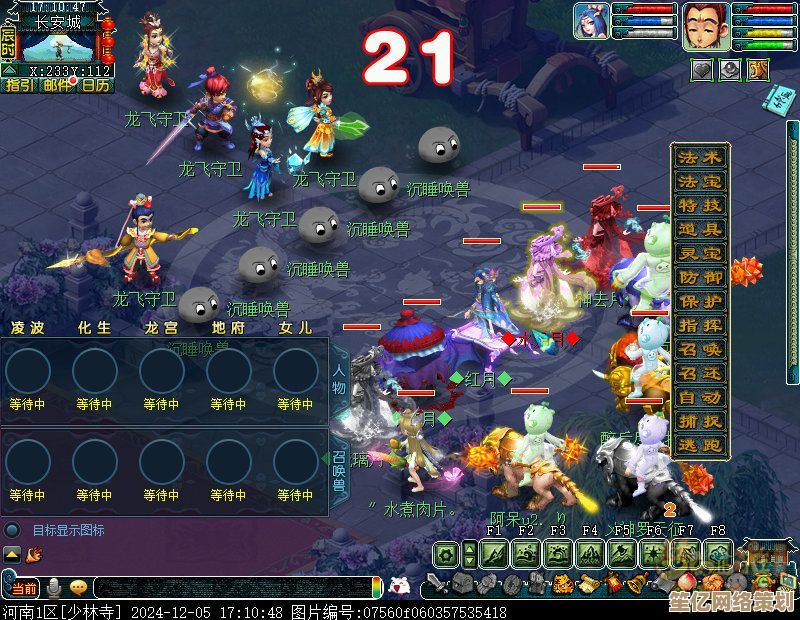Image resolution: width=800 pixels, height=620 pixels.
Task: Select the 防御 defend command
Action: tap(699, 277)
